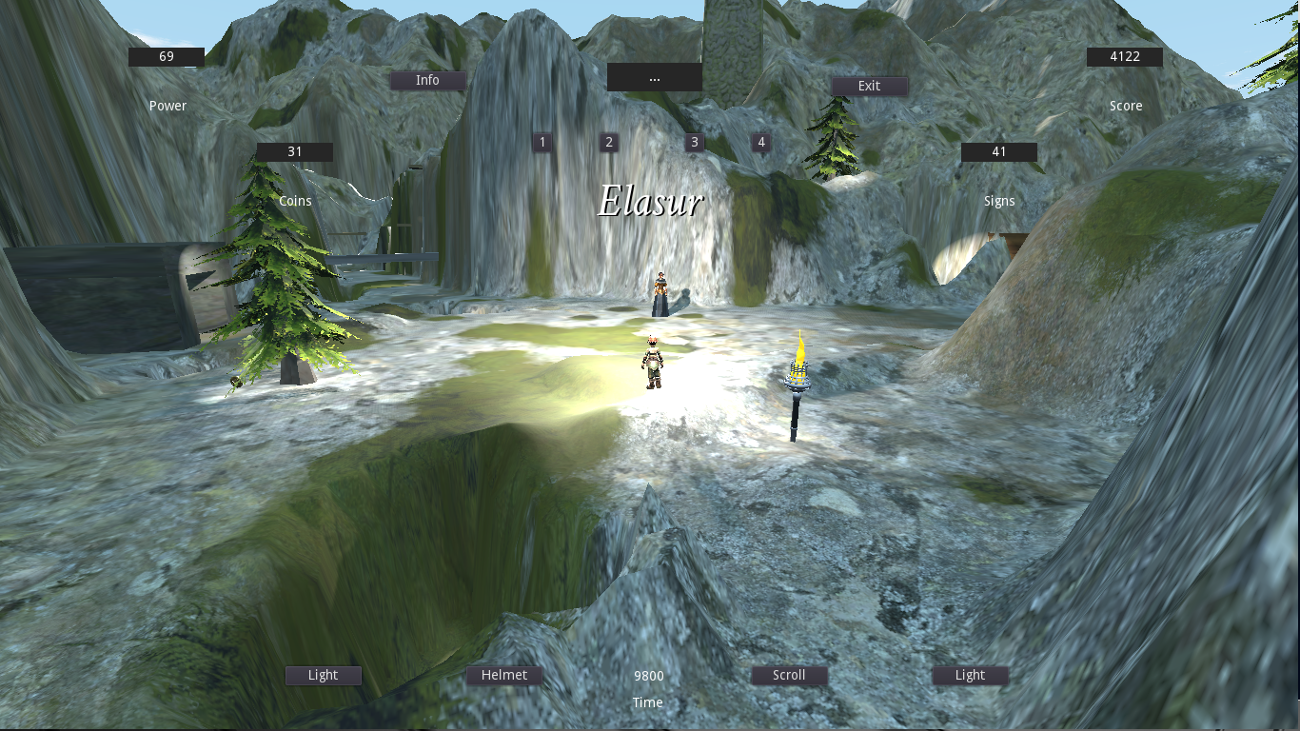Pick up the green gem near the pine tree
Image resolution: width=1300 pixels, height=731 pixels.
pos(234,381)
